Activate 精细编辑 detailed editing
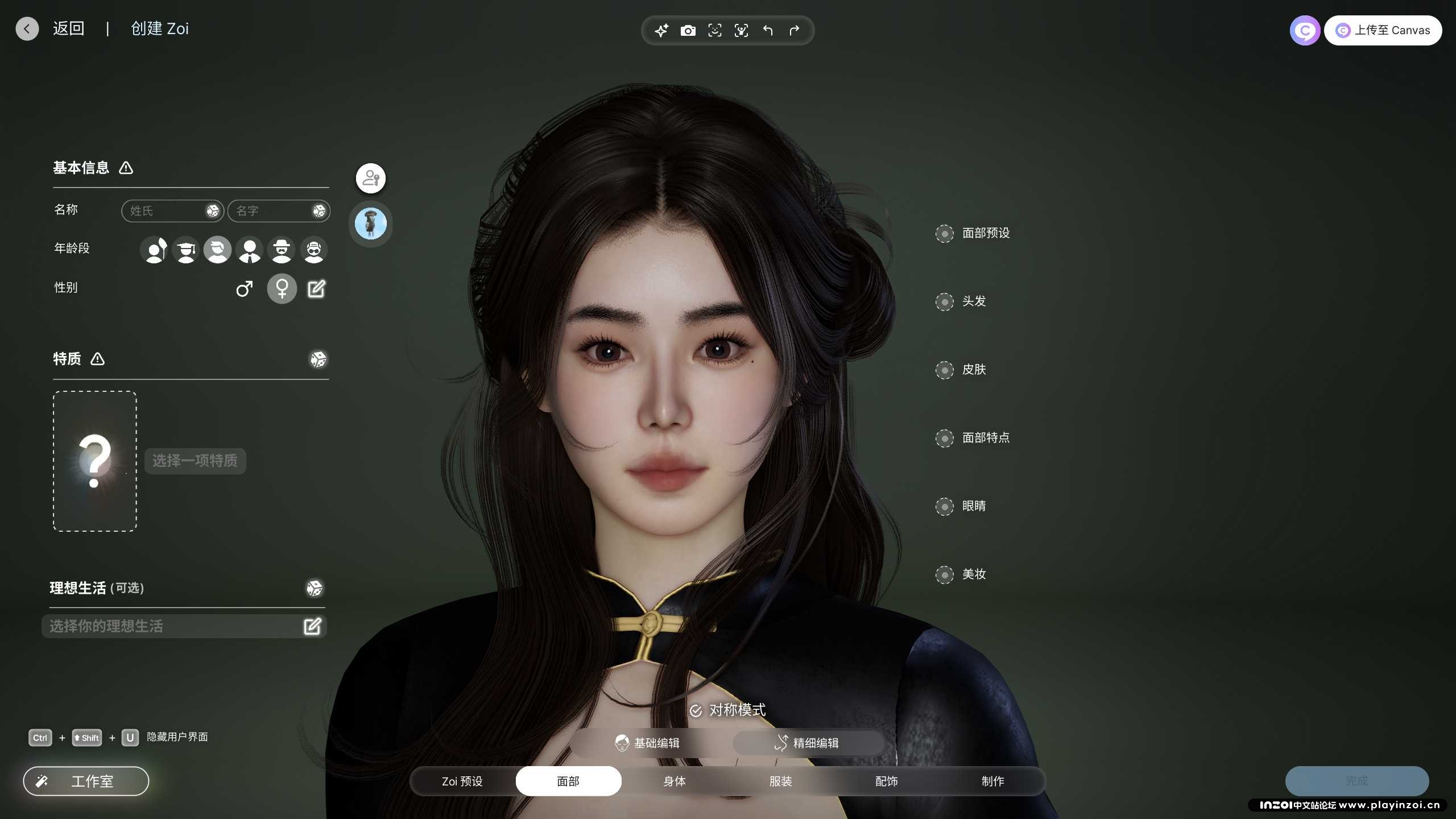Screen dimensions: 1456x819 tap(808, 743)
